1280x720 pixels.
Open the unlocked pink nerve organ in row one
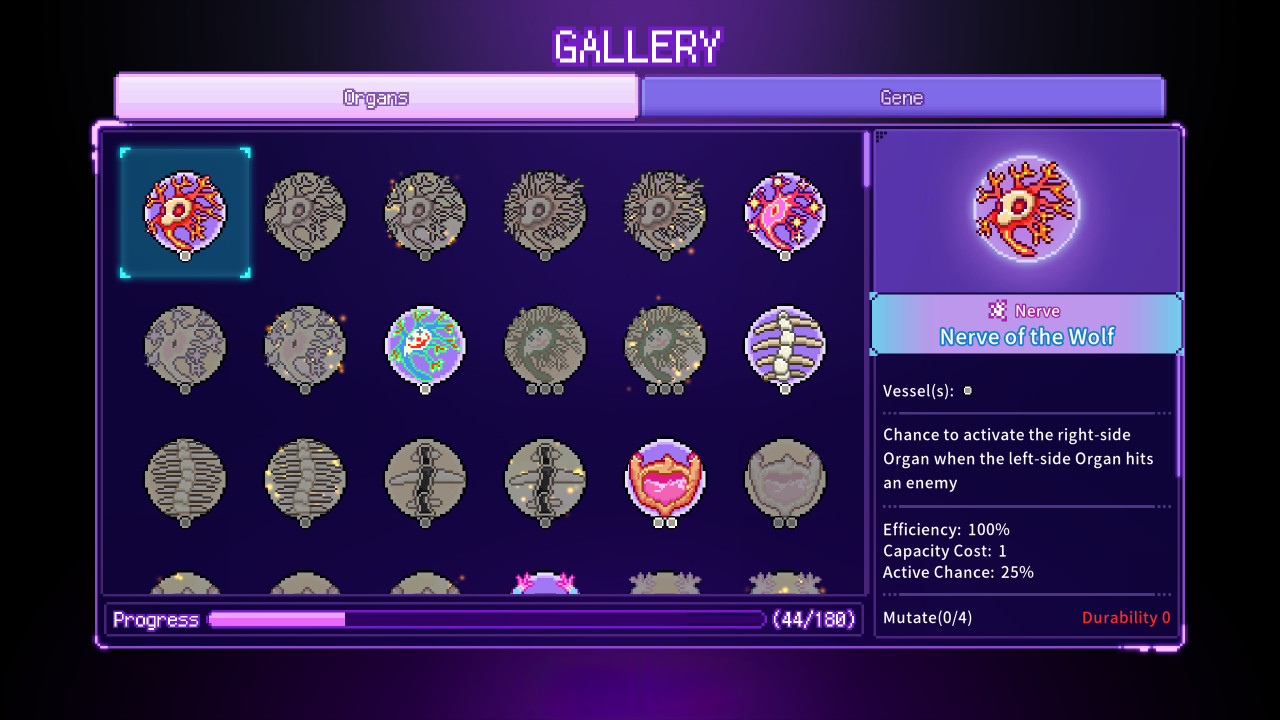coord(785,212)
